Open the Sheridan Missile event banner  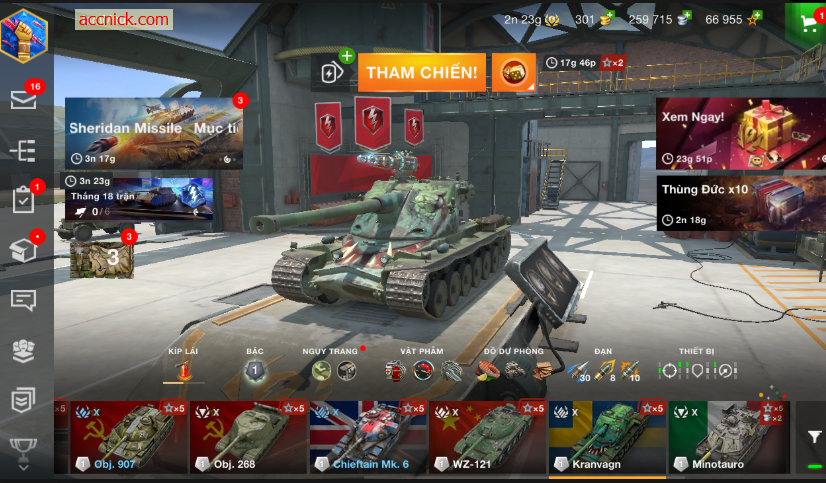pyautogui.click(x=153, y=131)
